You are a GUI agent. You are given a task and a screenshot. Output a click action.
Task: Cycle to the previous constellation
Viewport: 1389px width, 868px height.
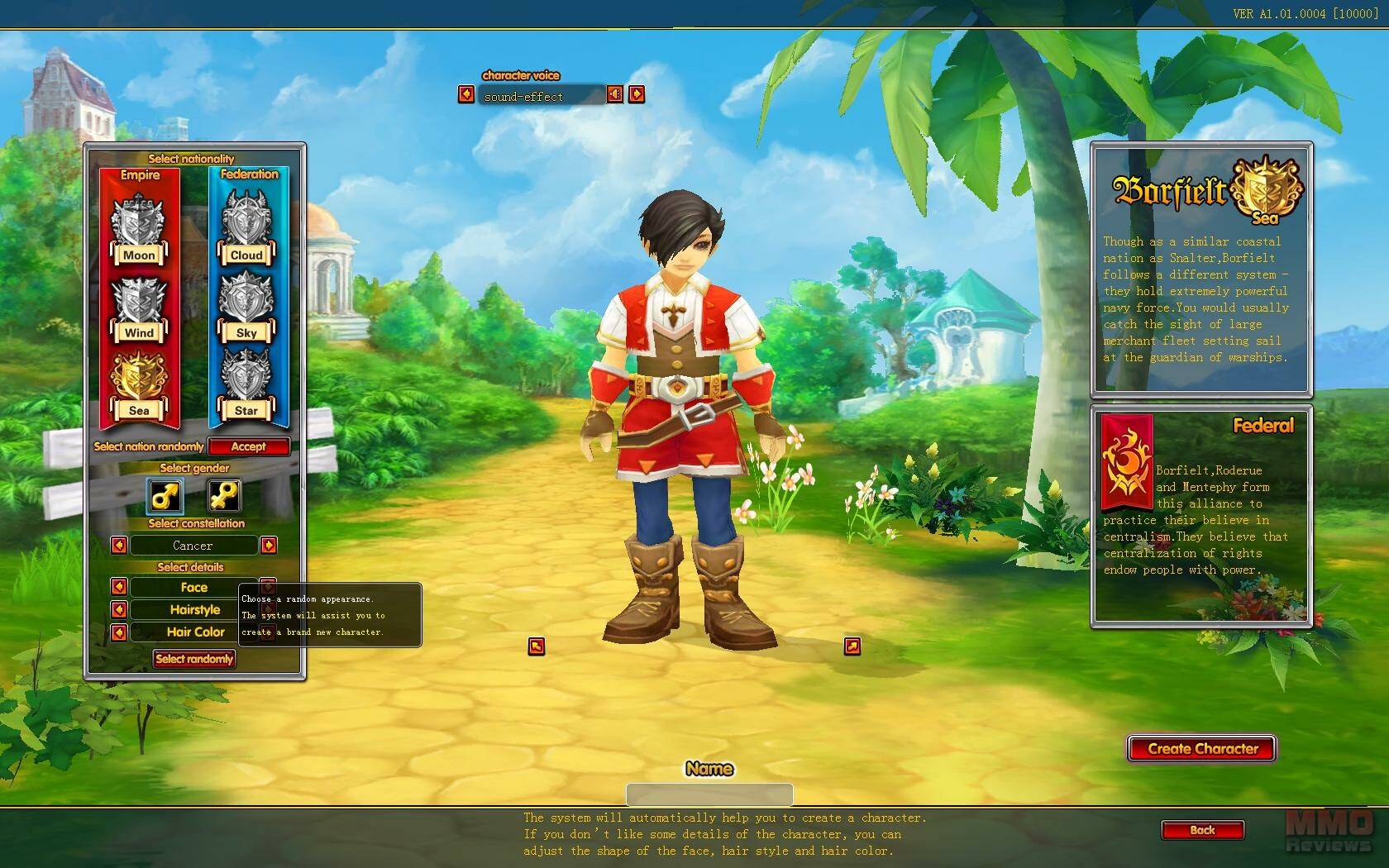pos(119,546)
